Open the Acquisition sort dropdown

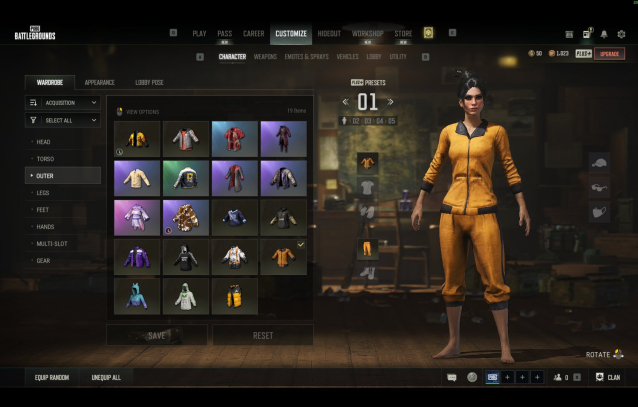pyautogui.click(x=63, y=102)
